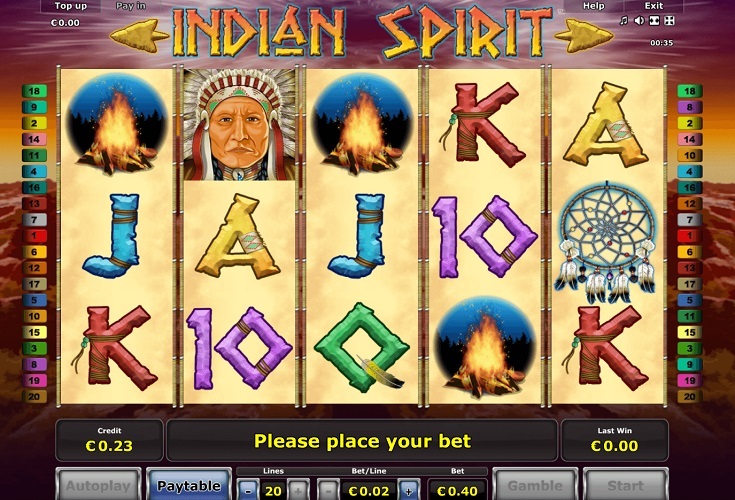Raise the bet per line

408,491
